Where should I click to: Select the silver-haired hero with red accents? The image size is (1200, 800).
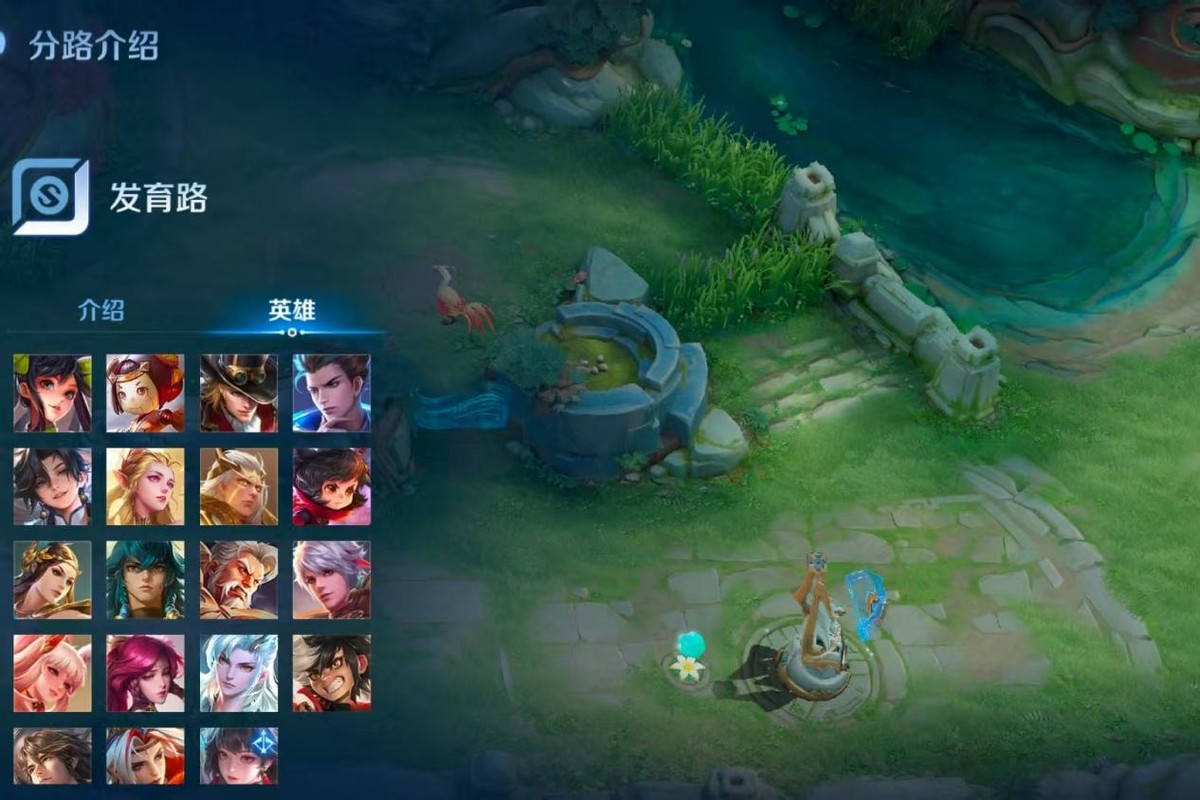[x=331, y=580]
